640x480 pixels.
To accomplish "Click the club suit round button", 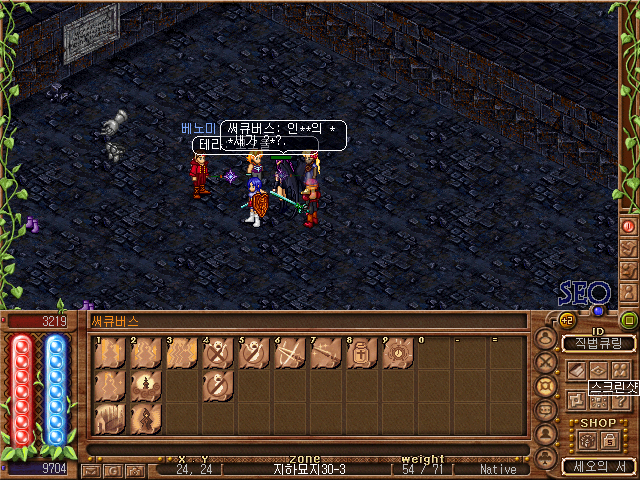I will pos(546,459).
